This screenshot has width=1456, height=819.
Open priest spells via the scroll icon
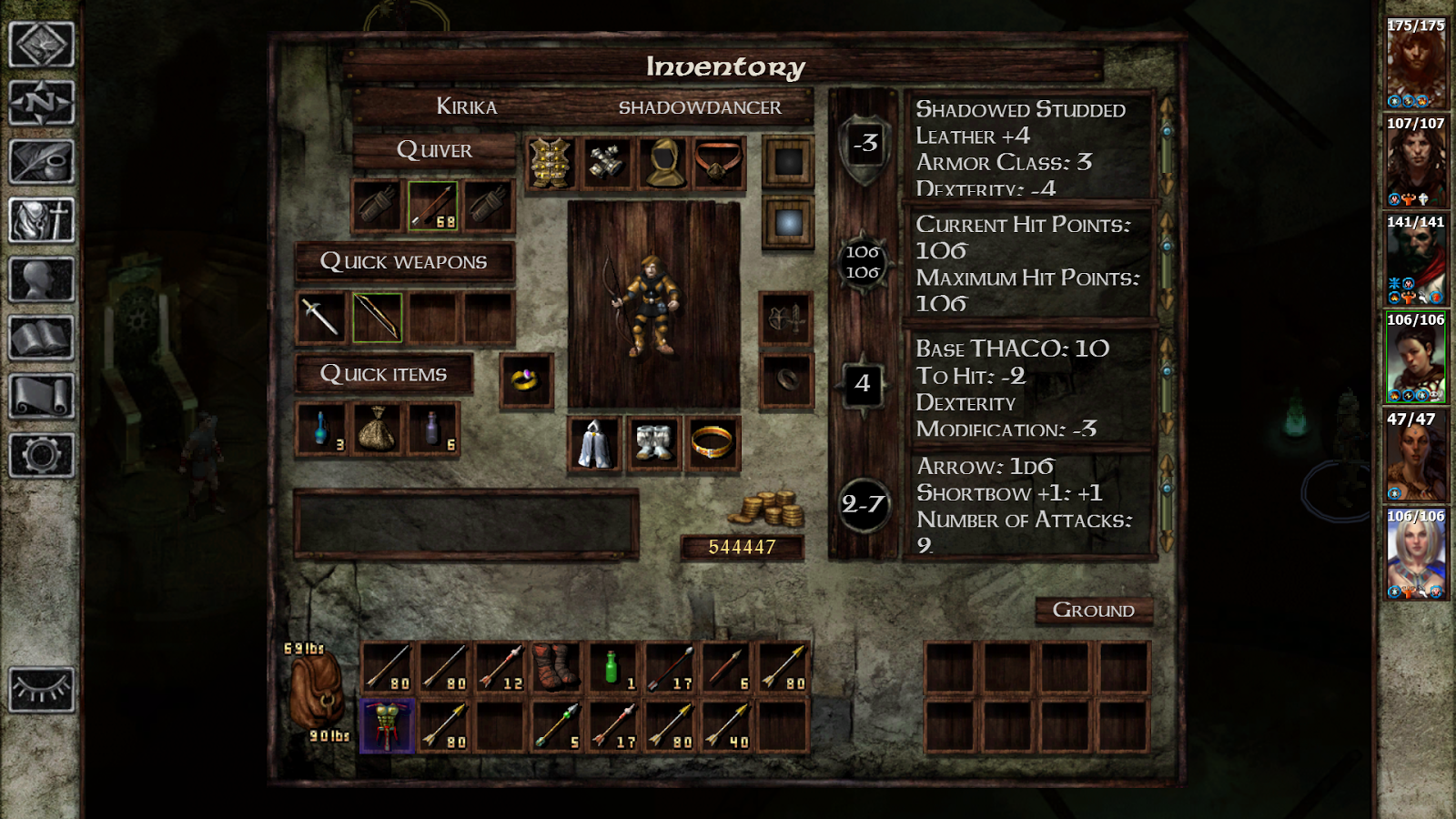[x=41, y=393]
